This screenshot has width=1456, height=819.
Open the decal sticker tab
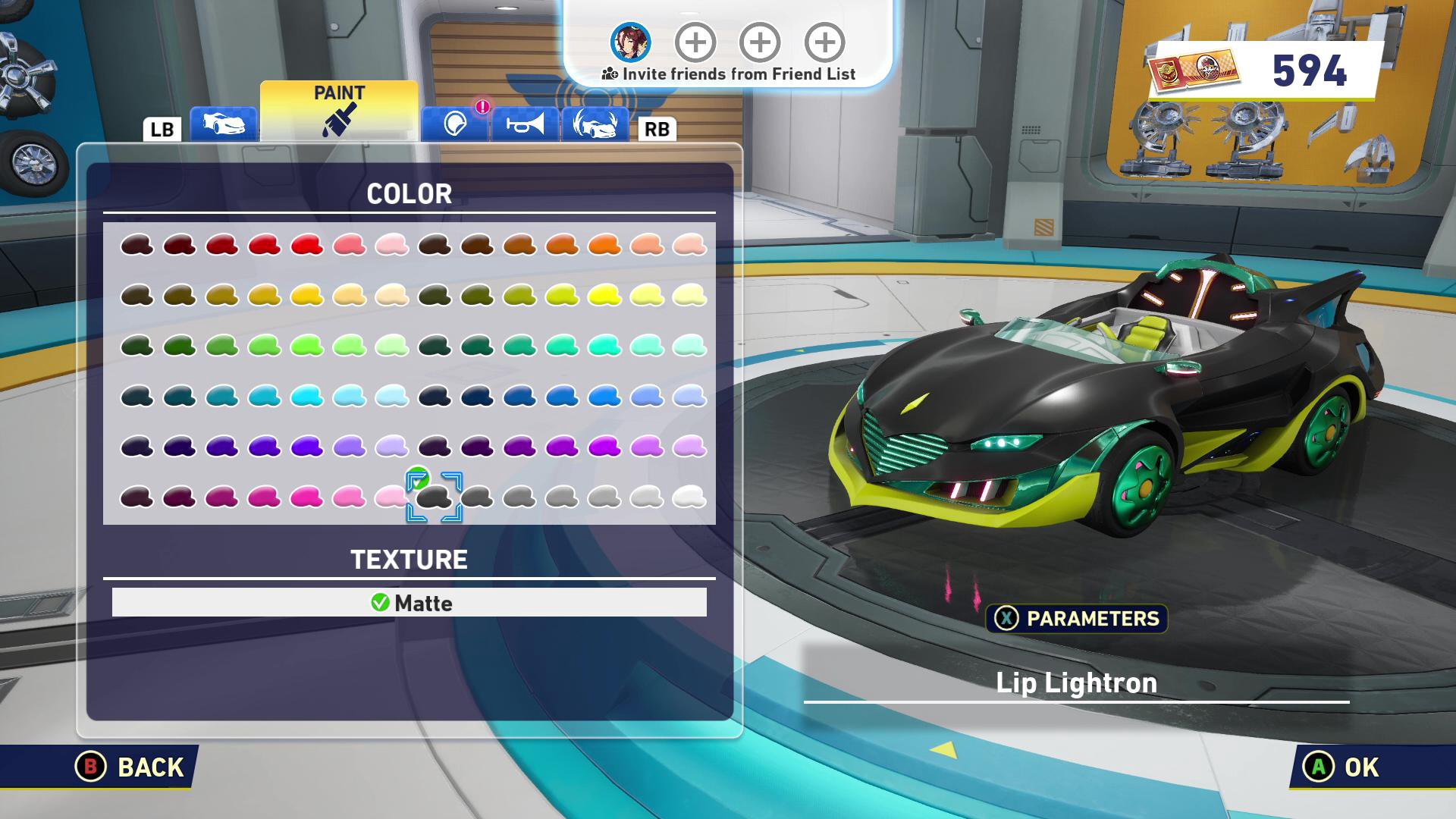click(x=455, y=124)
